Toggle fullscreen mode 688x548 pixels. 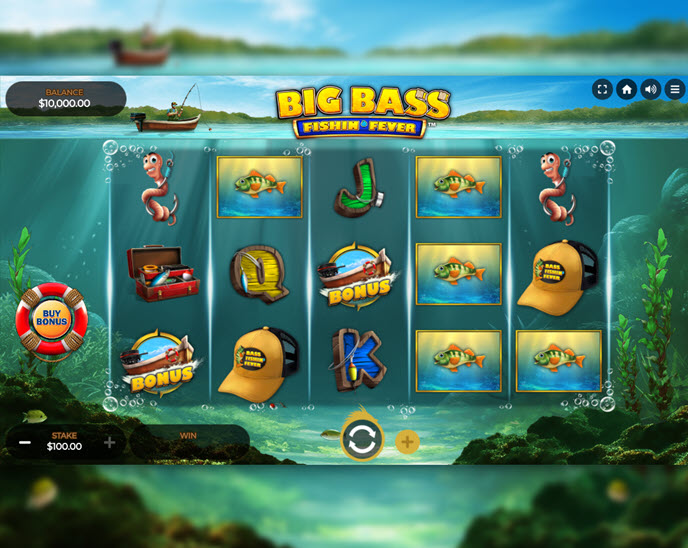(x=602, y=89)
